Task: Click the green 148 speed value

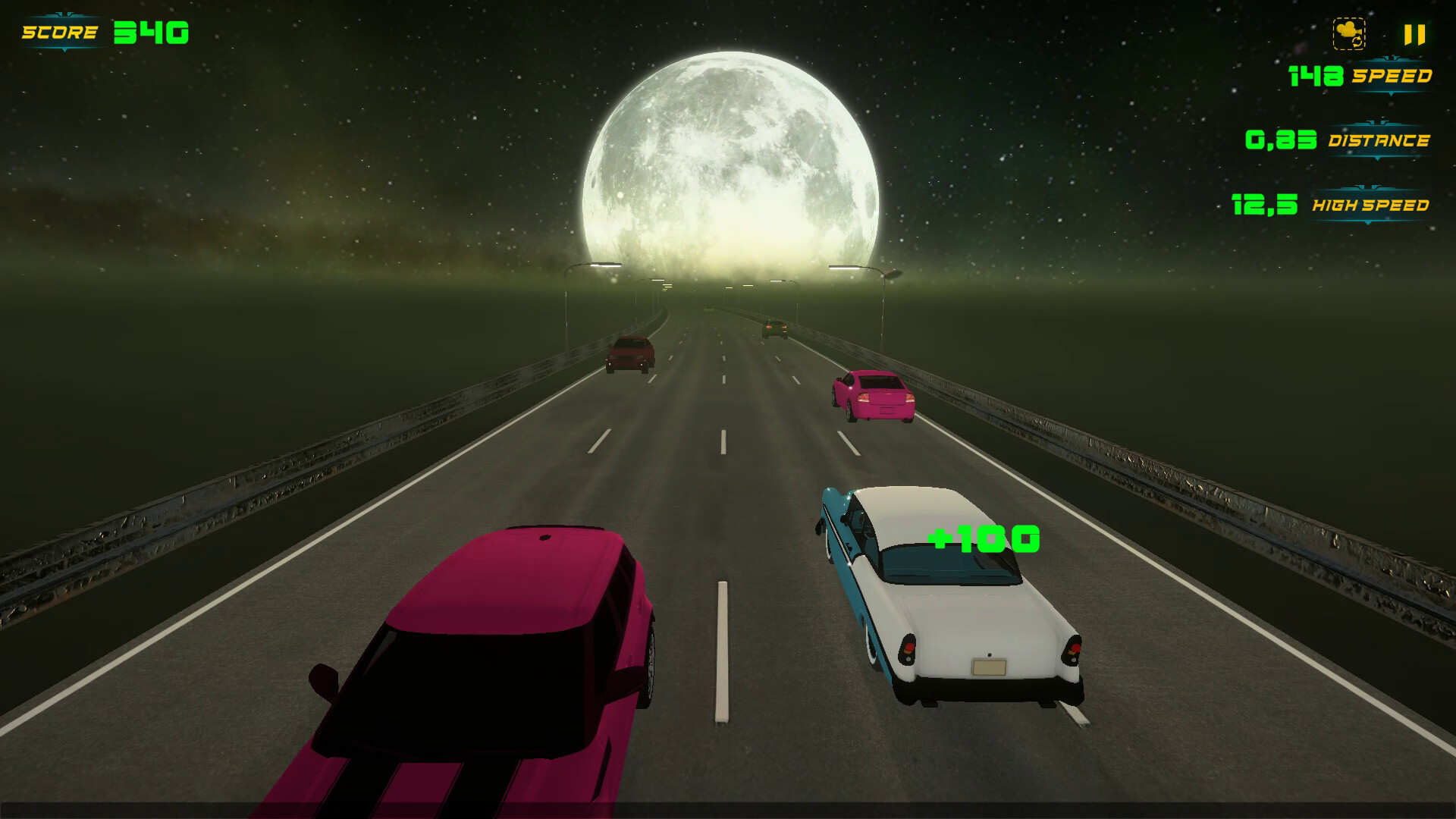Action: point(1316,74)
